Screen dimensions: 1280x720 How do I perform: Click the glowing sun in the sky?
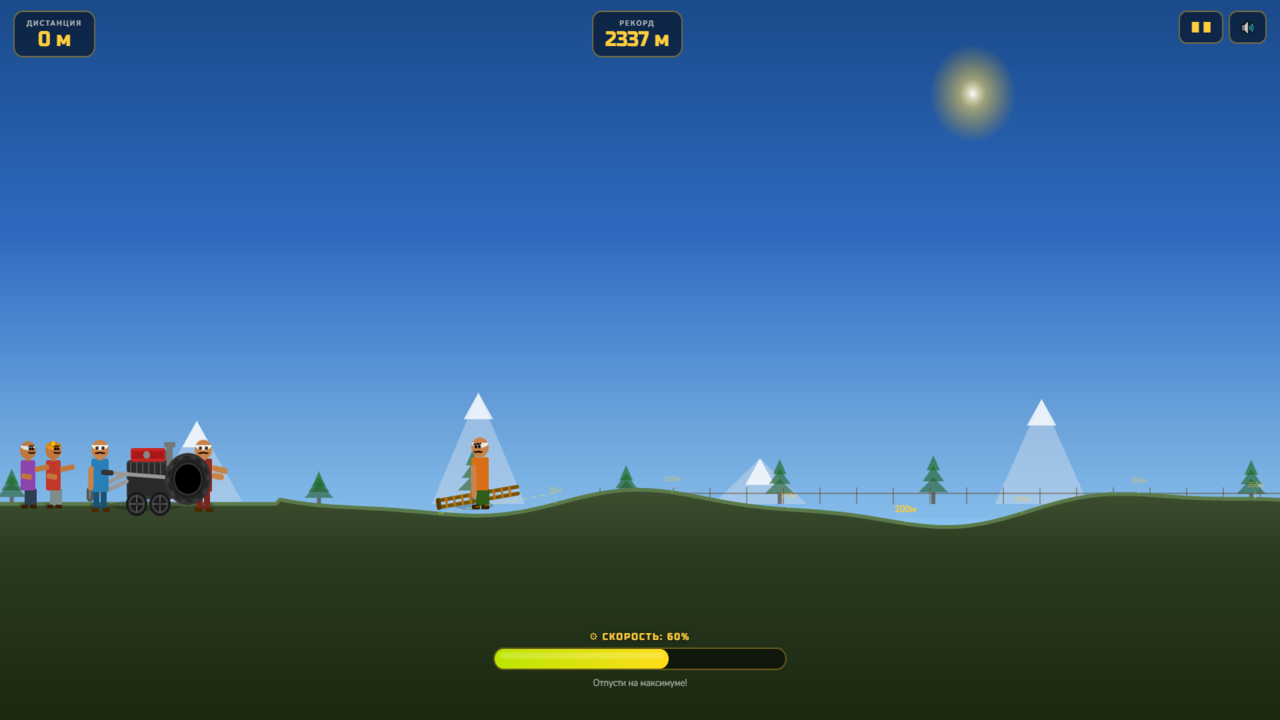point(970,92)
